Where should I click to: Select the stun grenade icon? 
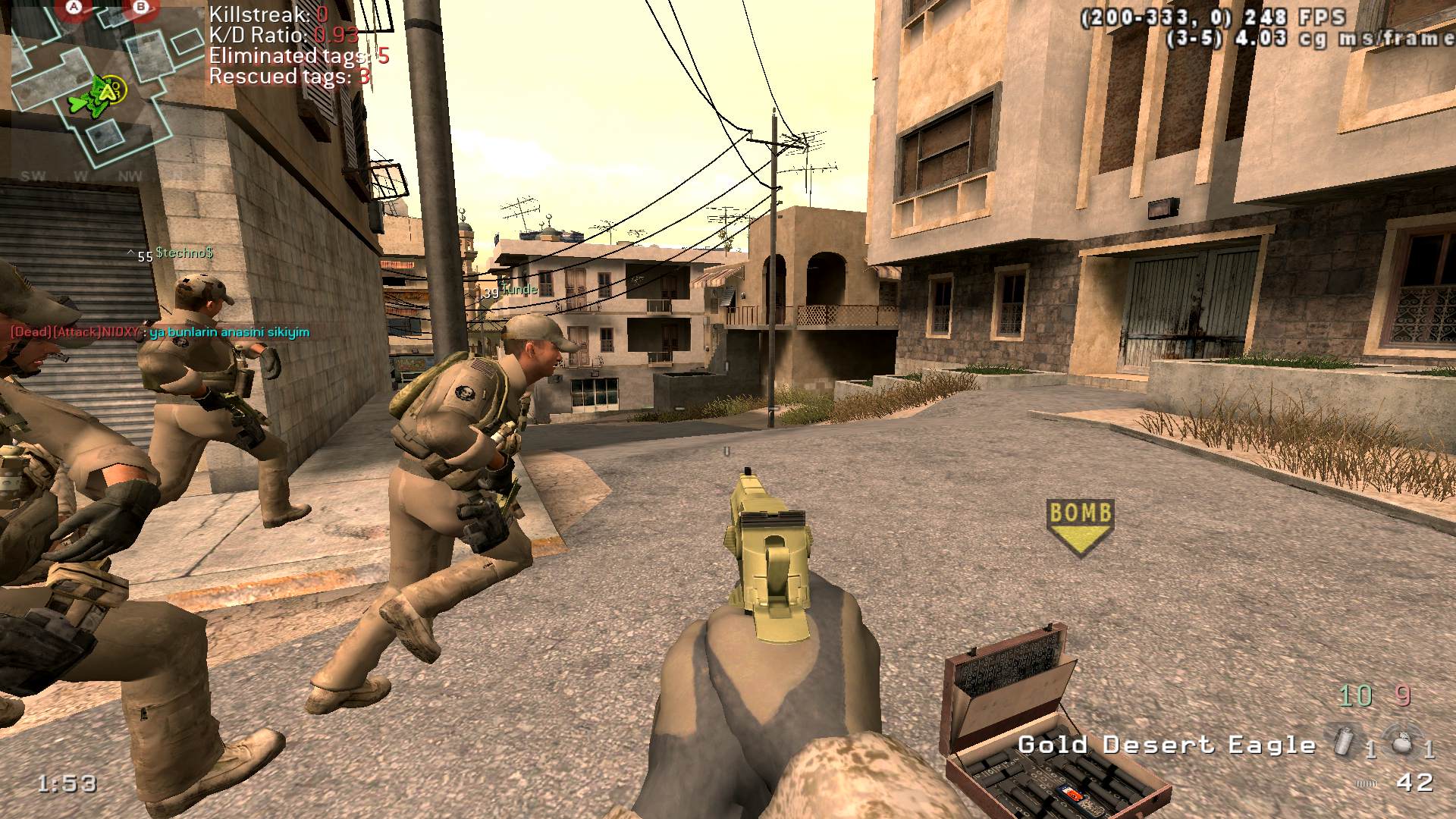coord(1344,740)
